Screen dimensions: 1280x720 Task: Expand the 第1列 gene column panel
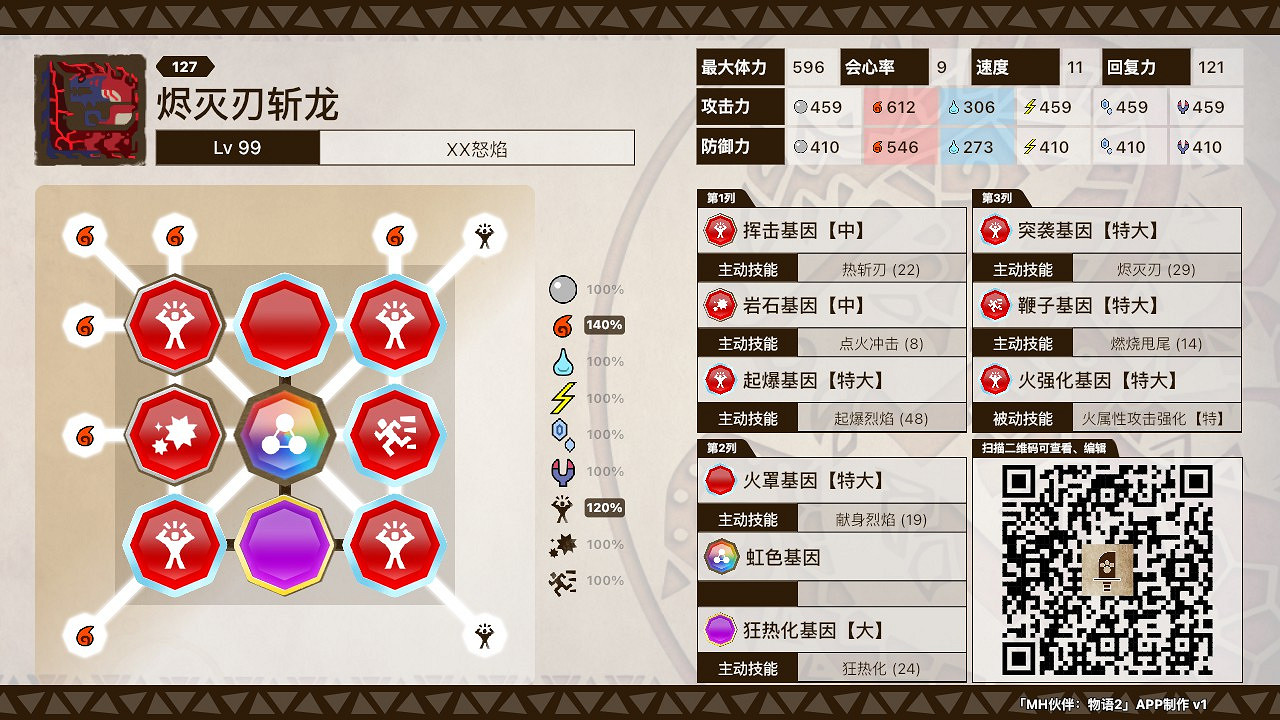click(717, 197)
